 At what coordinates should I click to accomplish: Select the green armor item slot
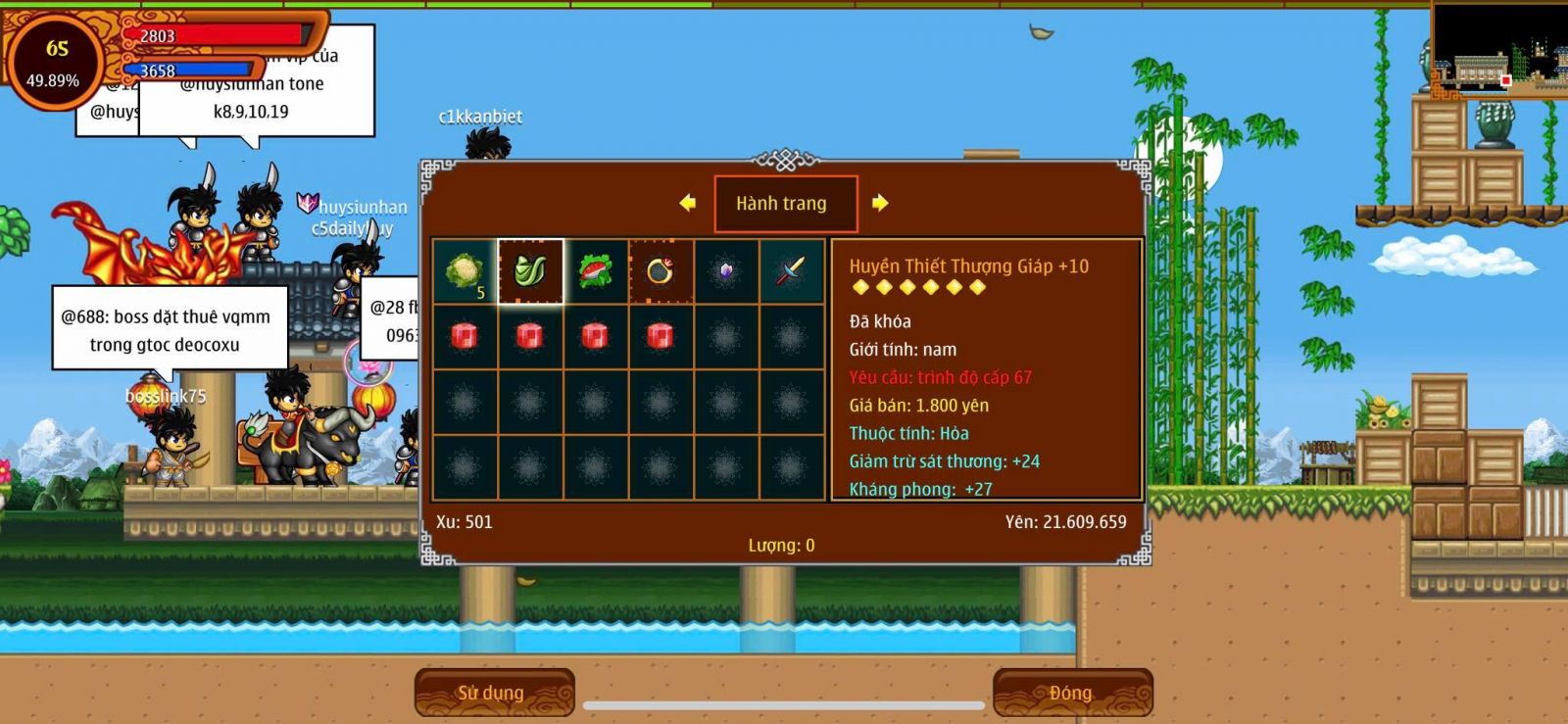530,271
